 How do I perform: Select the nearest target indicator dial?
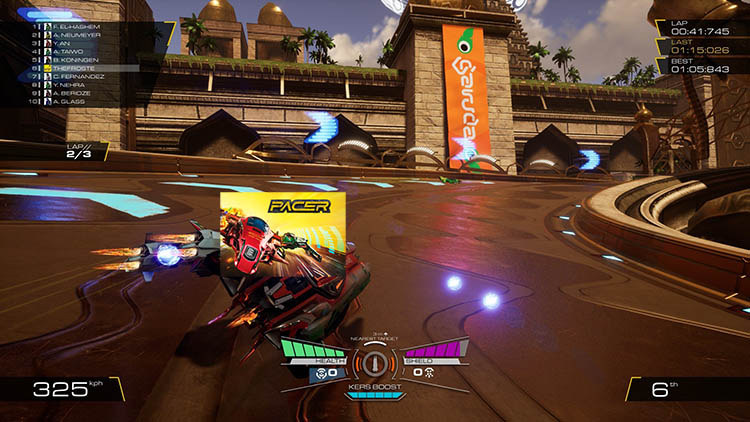click(375, 361)
